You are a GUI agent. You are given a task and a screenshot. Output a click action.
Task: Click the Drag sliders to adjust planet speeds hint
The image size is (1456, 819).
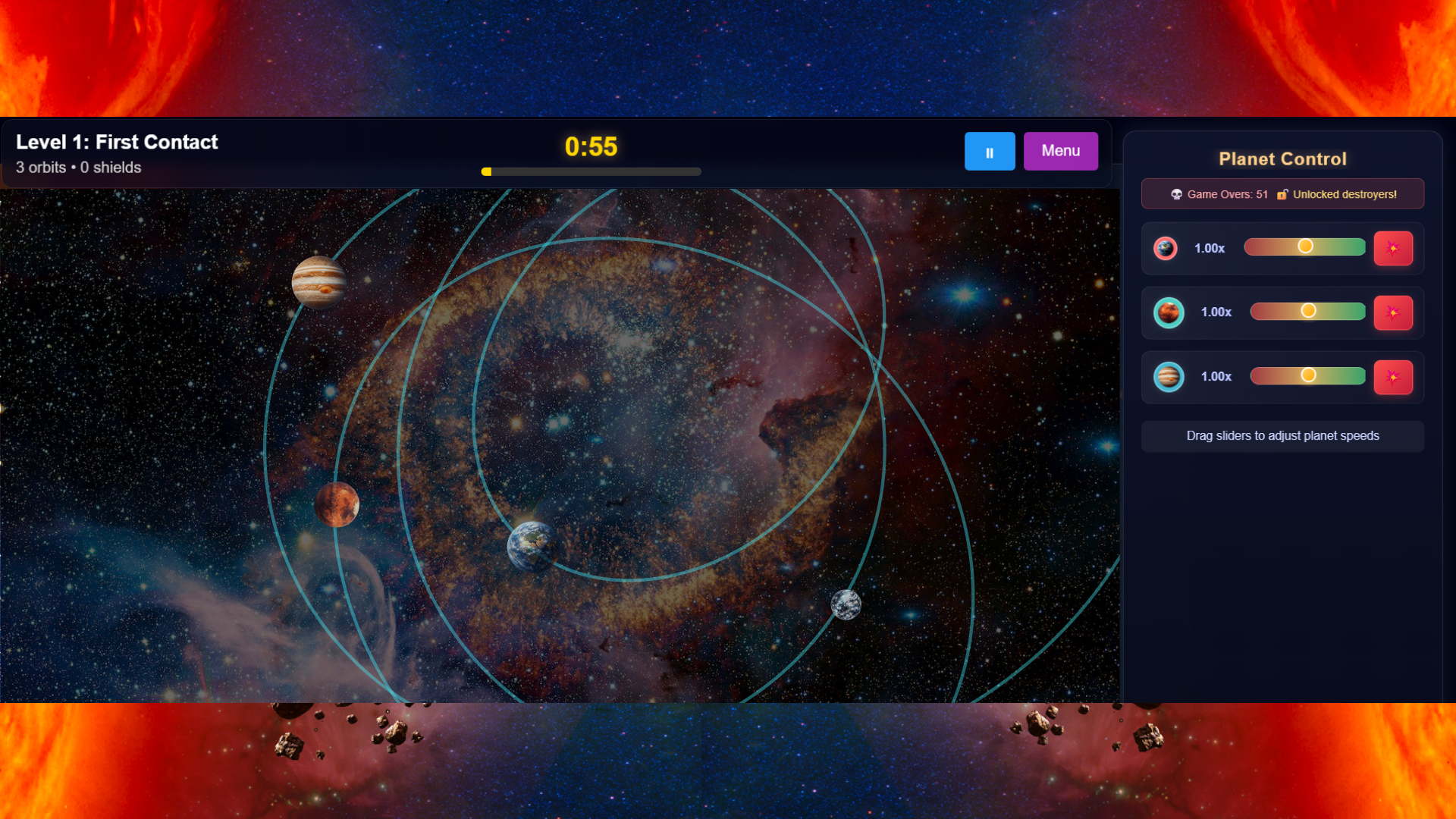coord(1282,436)
